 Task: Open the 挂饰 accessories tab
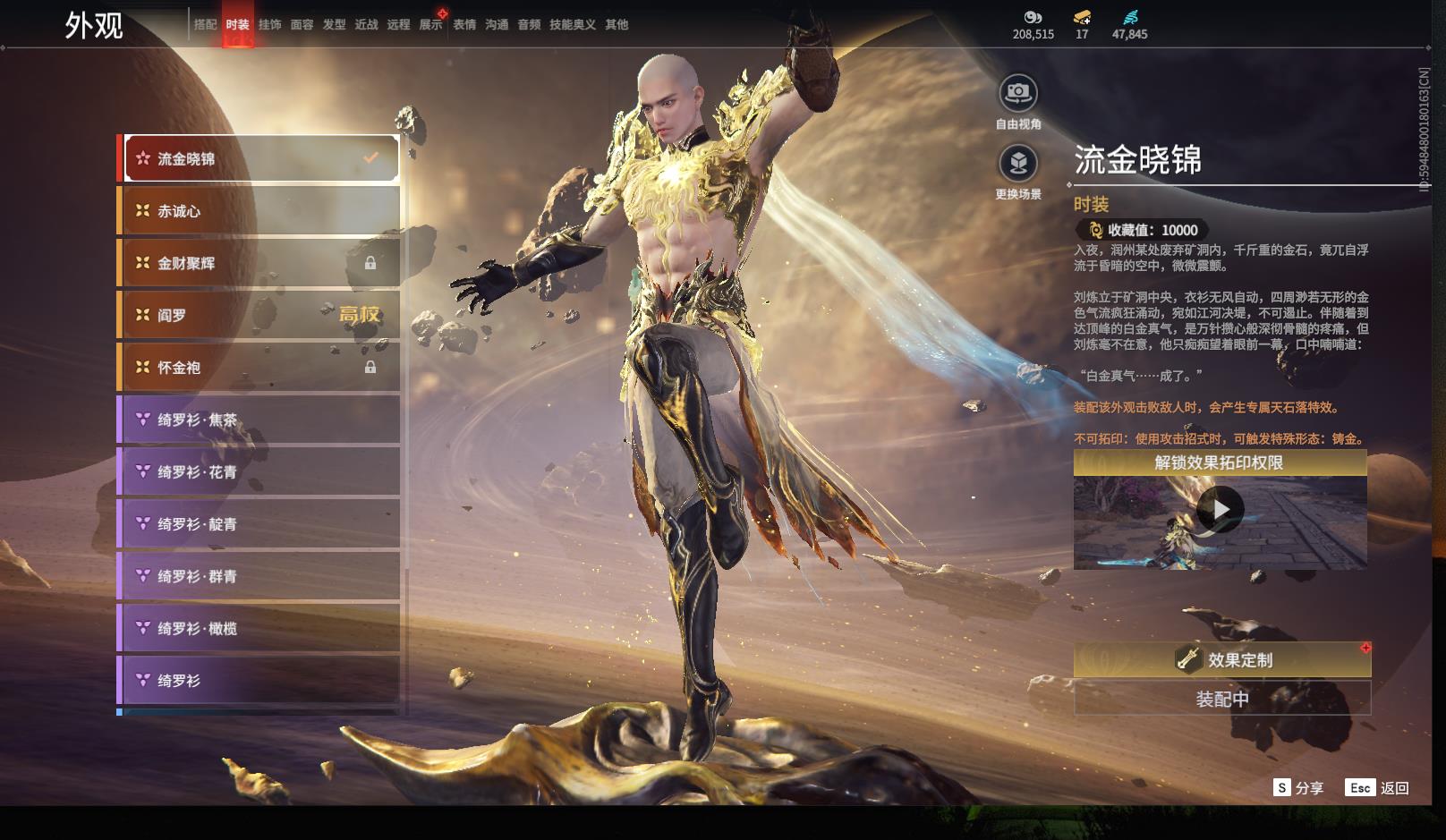(269, 25)
